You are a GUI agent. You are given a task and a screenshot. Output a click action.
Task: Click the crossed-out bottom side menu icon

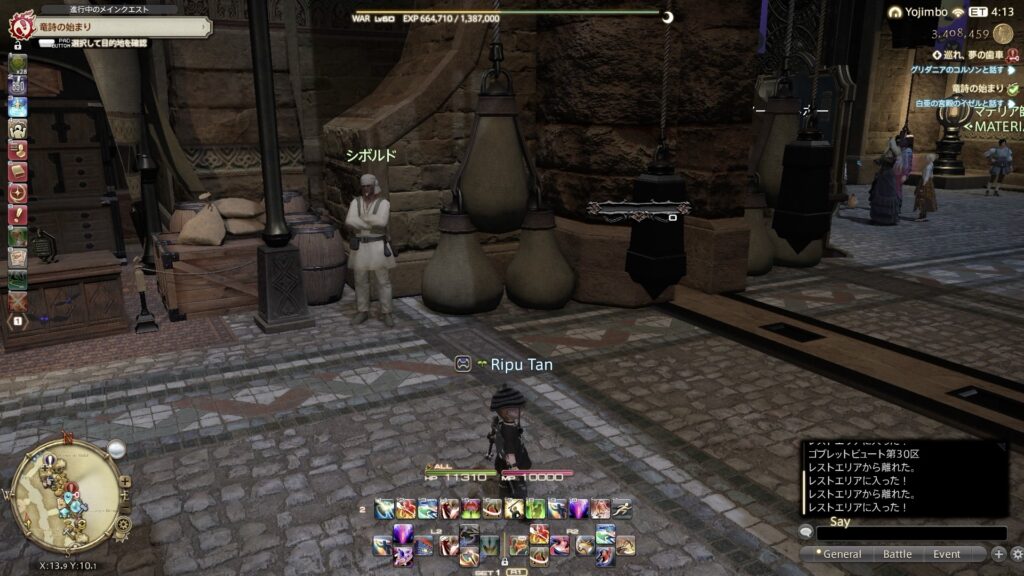click(x=18, y=300)
